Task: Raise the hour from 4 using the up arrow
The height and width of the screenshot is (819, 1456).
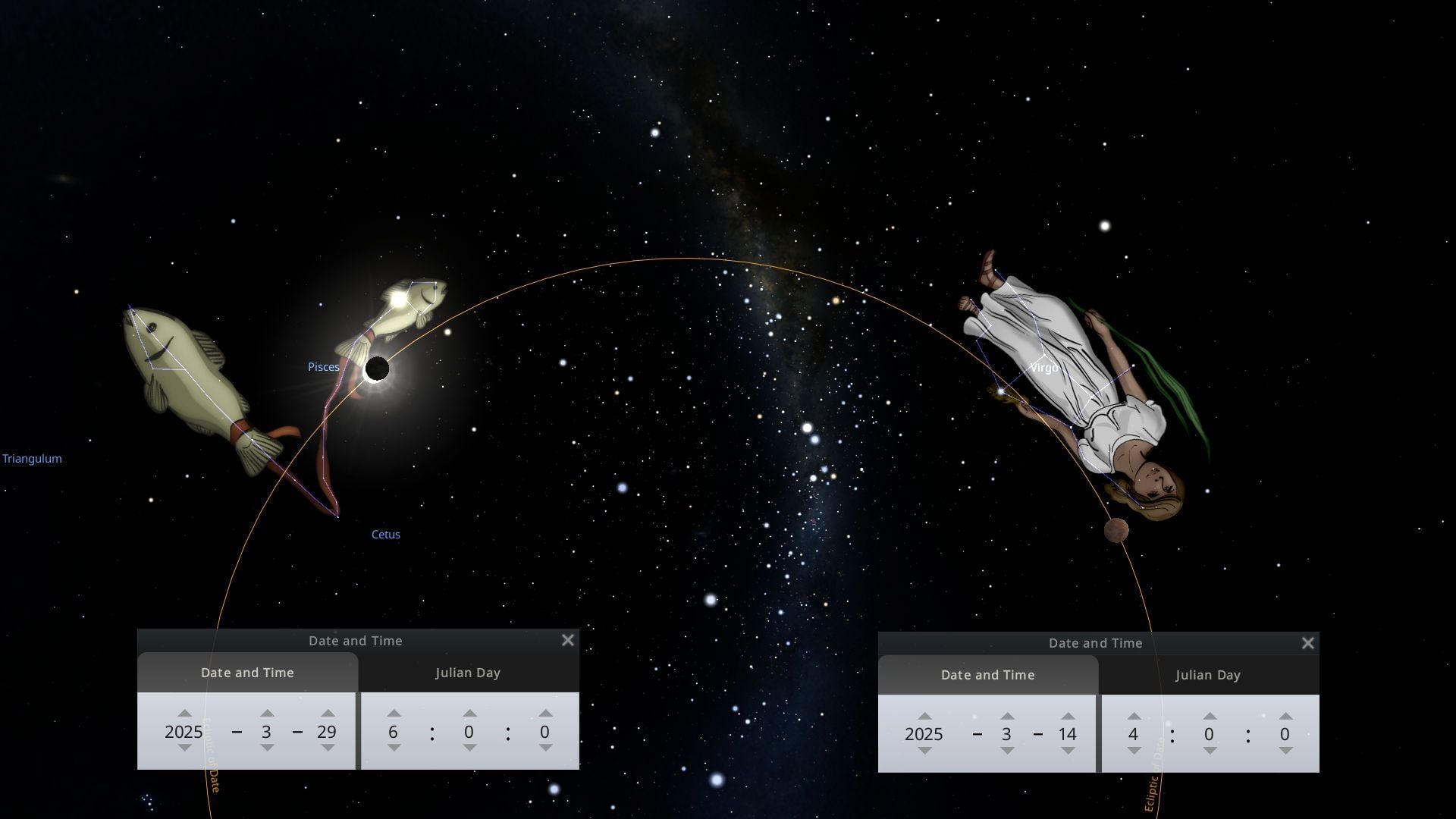Action: (1134, 716)
